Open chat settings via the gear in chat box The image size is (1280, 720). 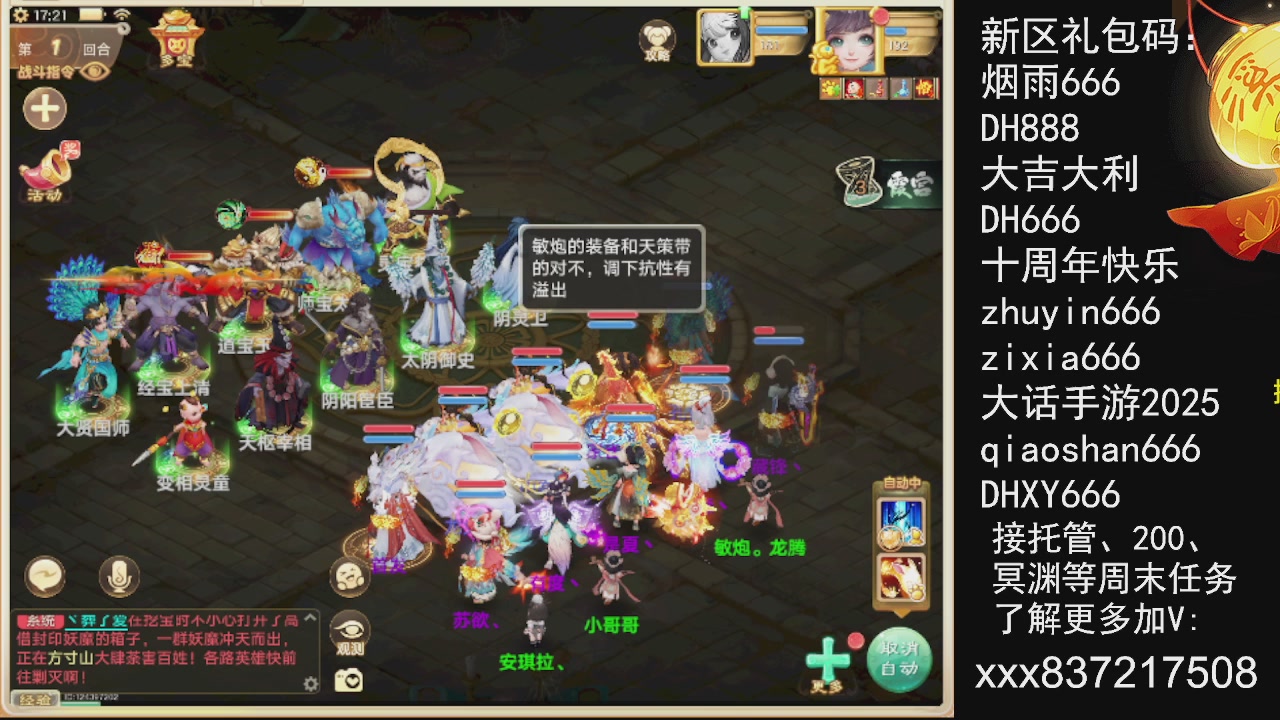[310, 684]
